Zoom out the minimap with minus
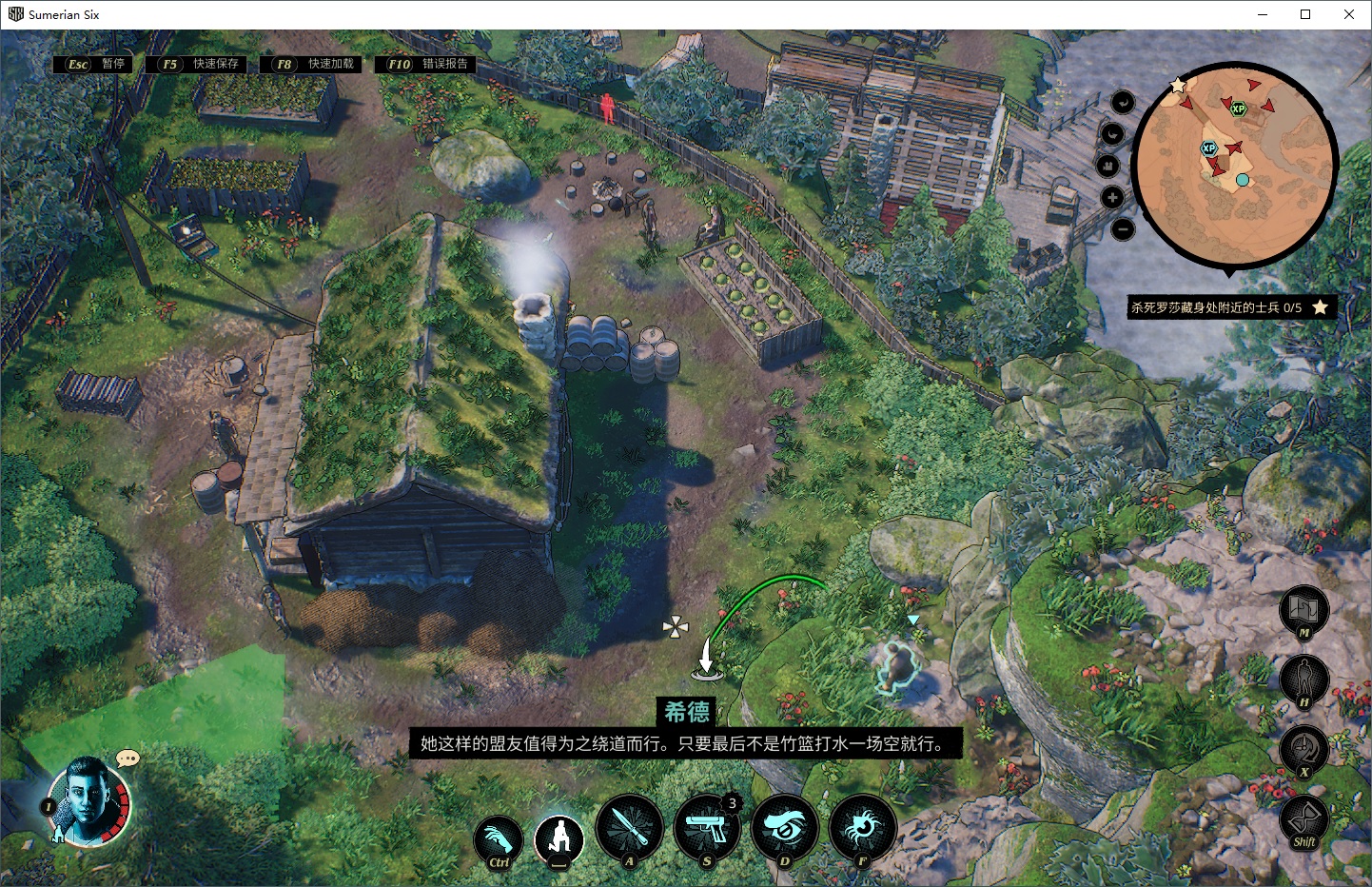Image resolution: width=1372 pixels, height=887 pixels. [1123, 229]
